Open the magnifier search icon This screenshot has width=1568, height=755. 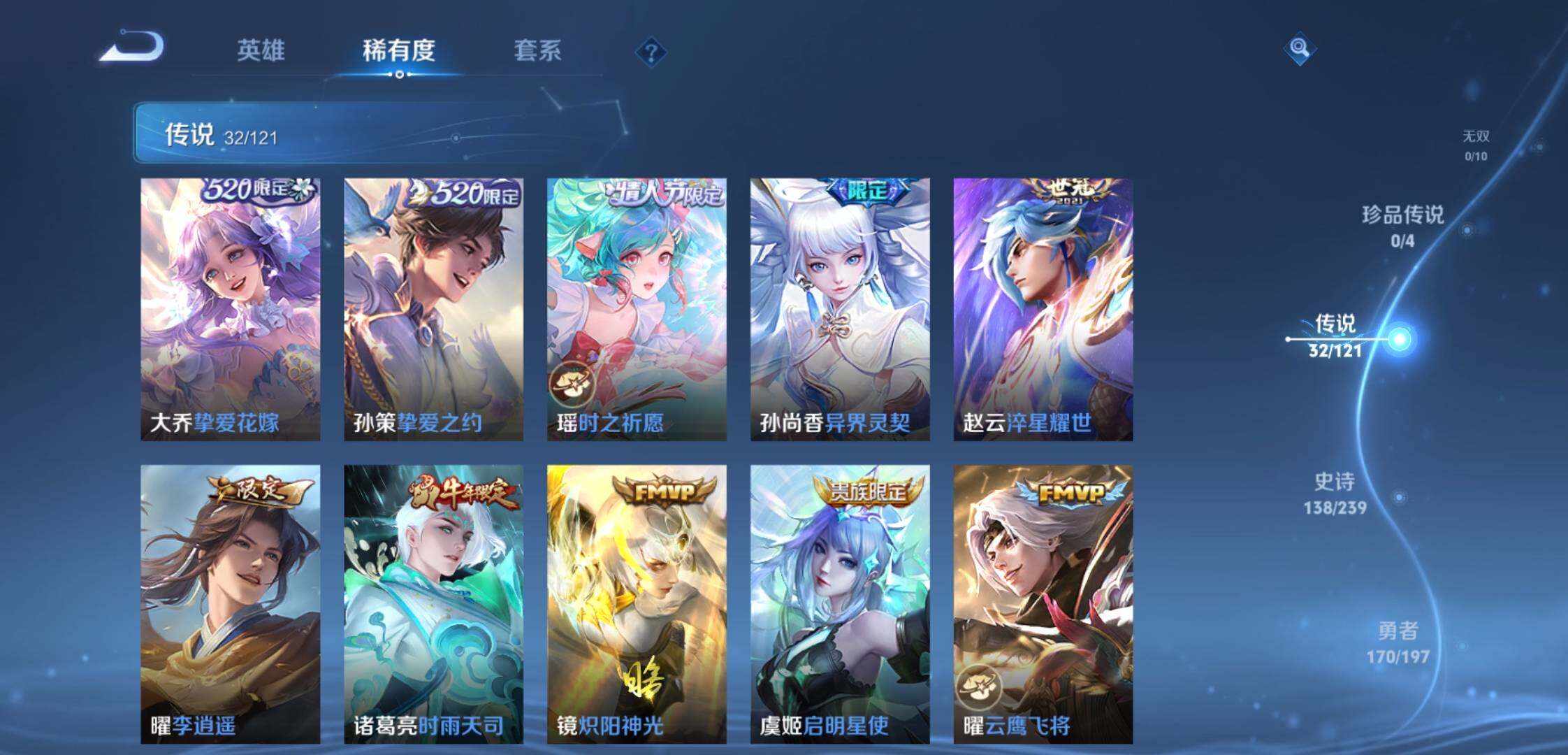click(x=1299, y=48)
